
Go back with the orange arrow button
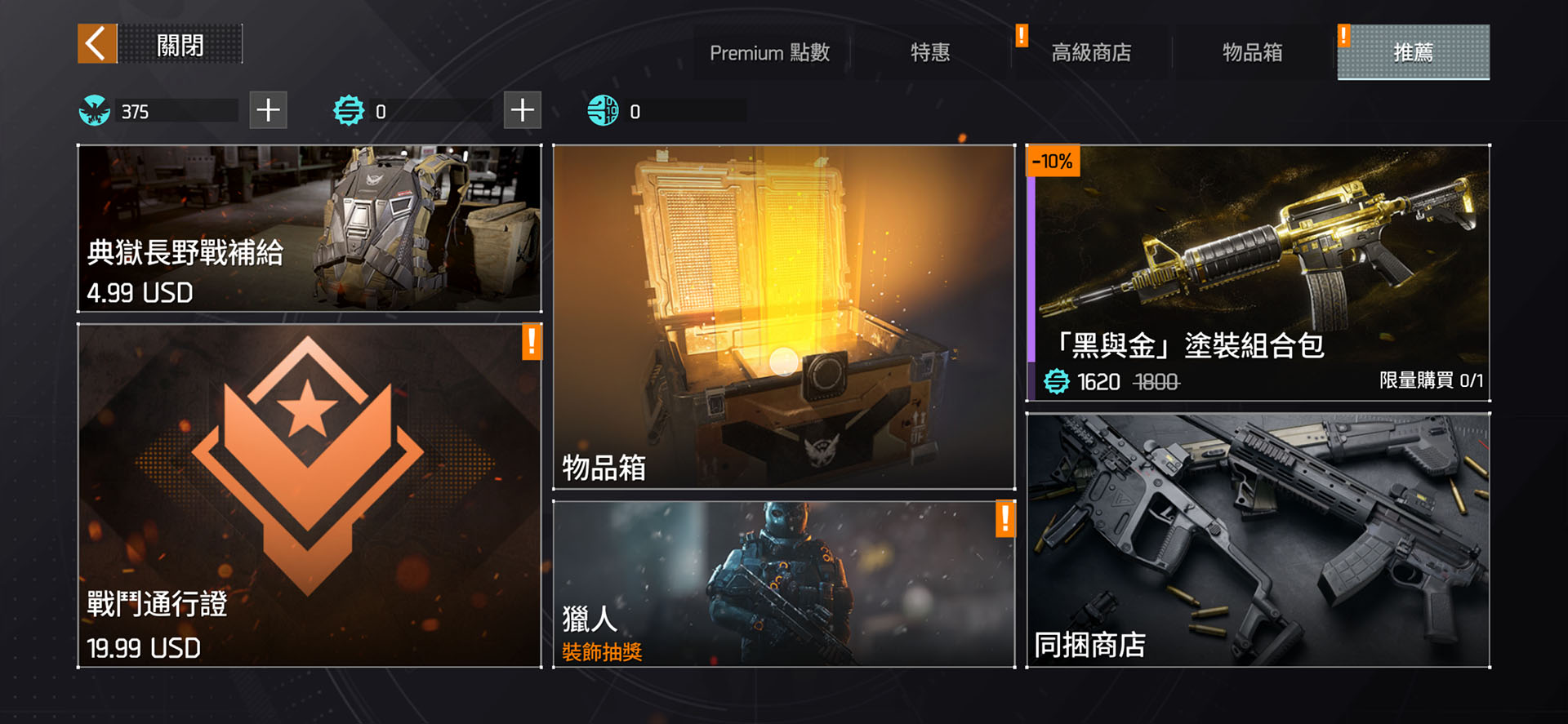[x=97, y=44]
